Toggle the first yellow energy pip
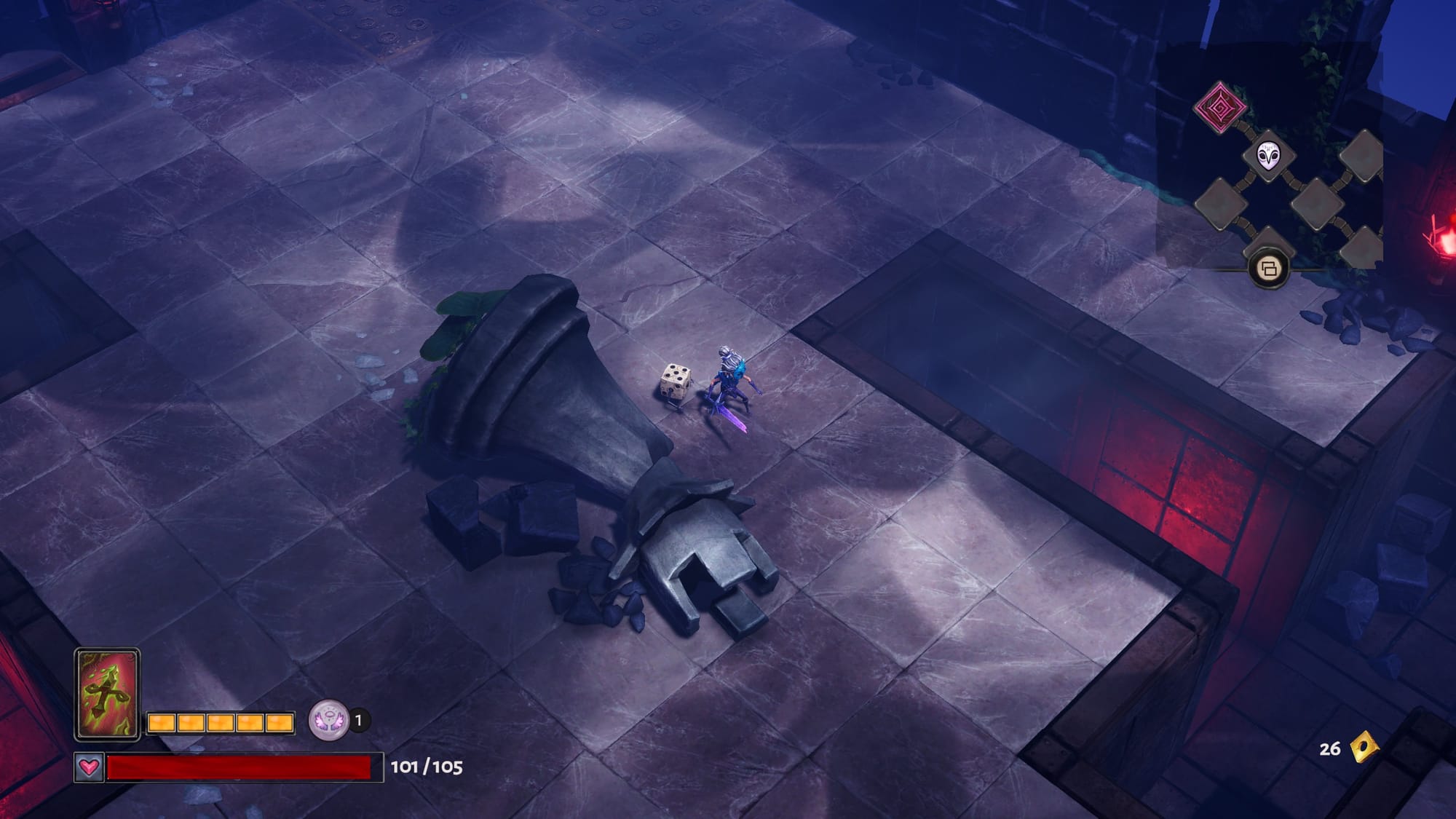The height and width of the screenshot is (819, 1456). tap(162, 723)
